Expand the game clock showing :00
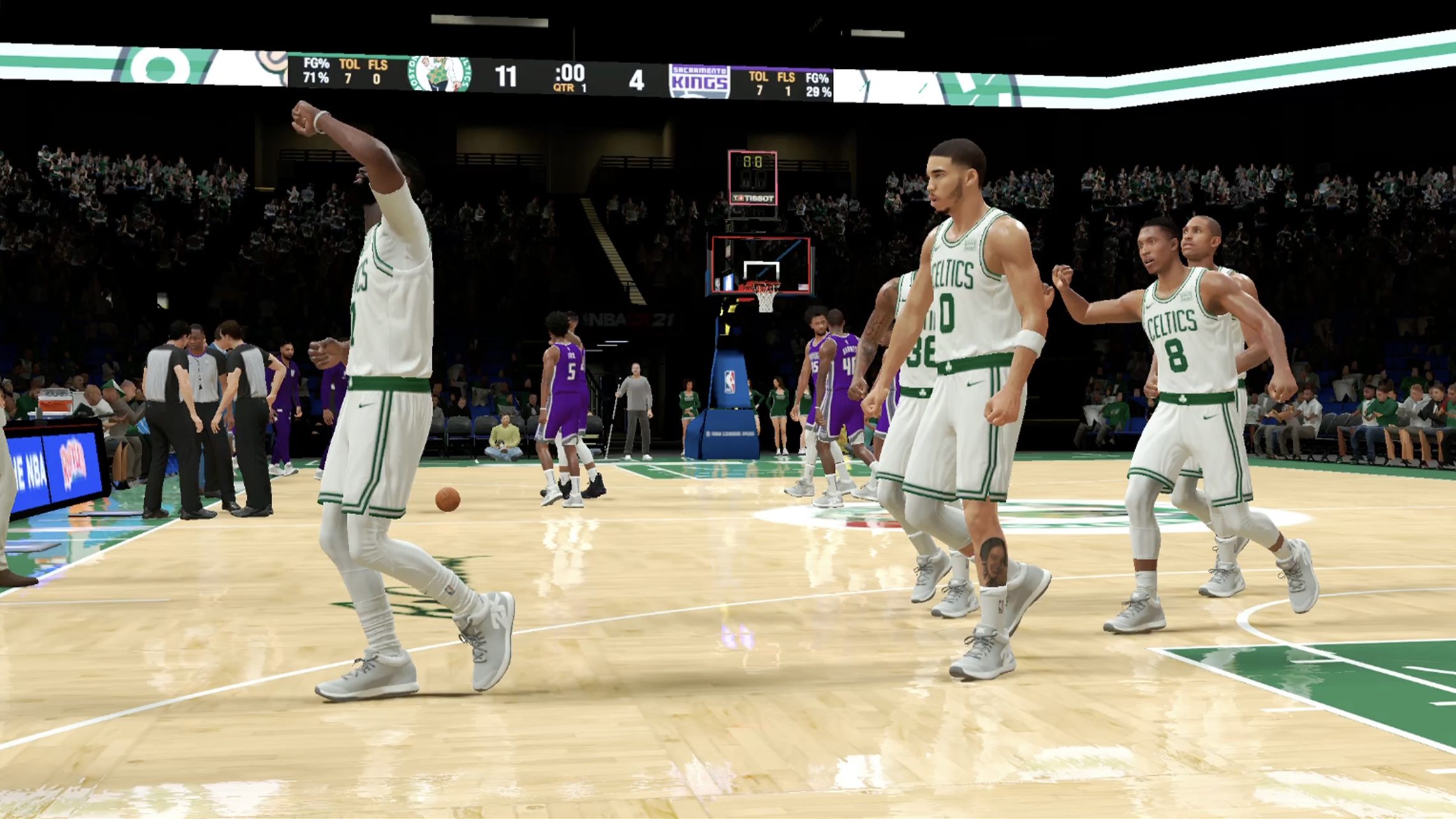Screen dimensions: 1456x819 (x=570, y=71)
